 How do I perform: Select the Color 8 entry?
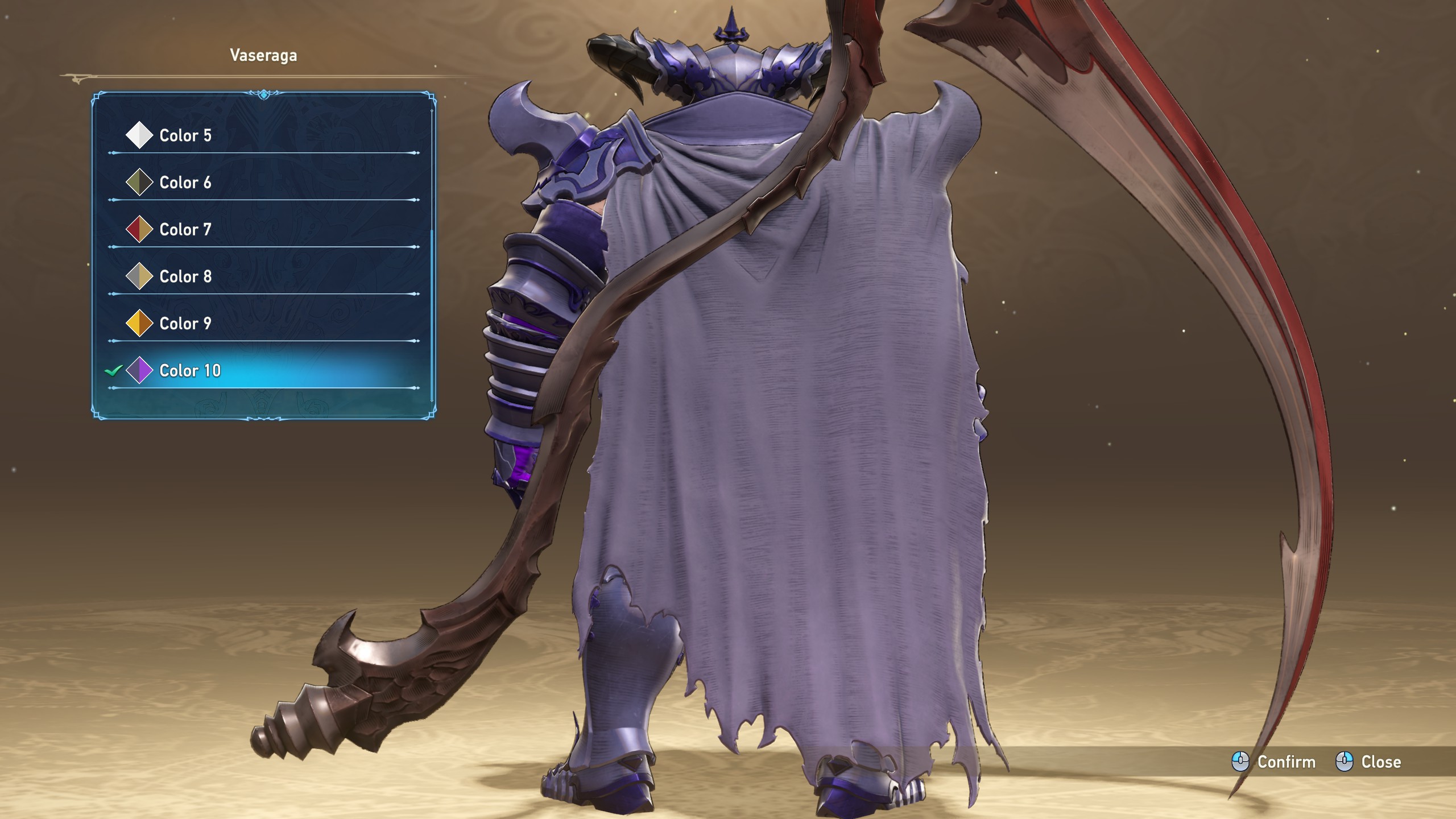185,276
